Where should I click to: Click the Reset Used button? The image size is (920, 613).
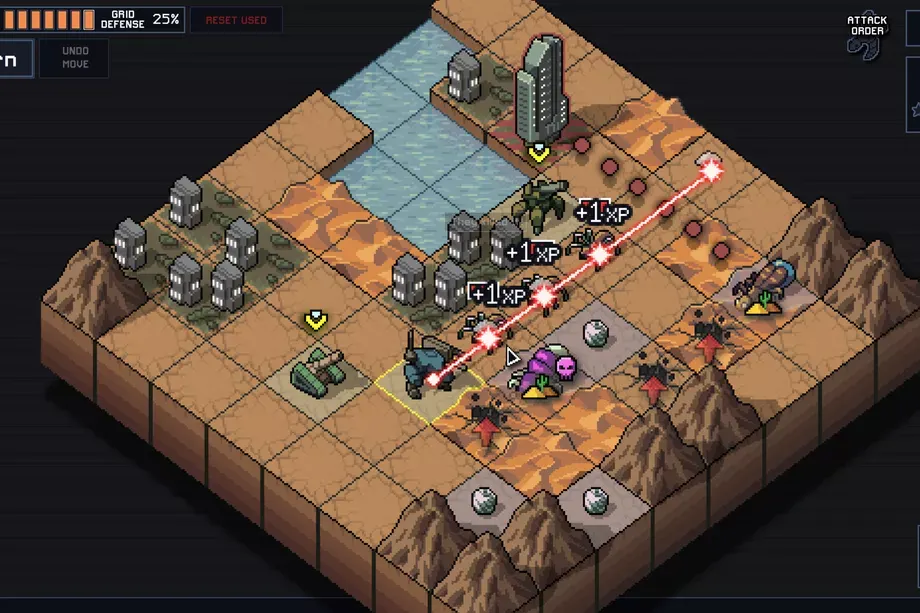pyautogui.click(x=235, y=20)
